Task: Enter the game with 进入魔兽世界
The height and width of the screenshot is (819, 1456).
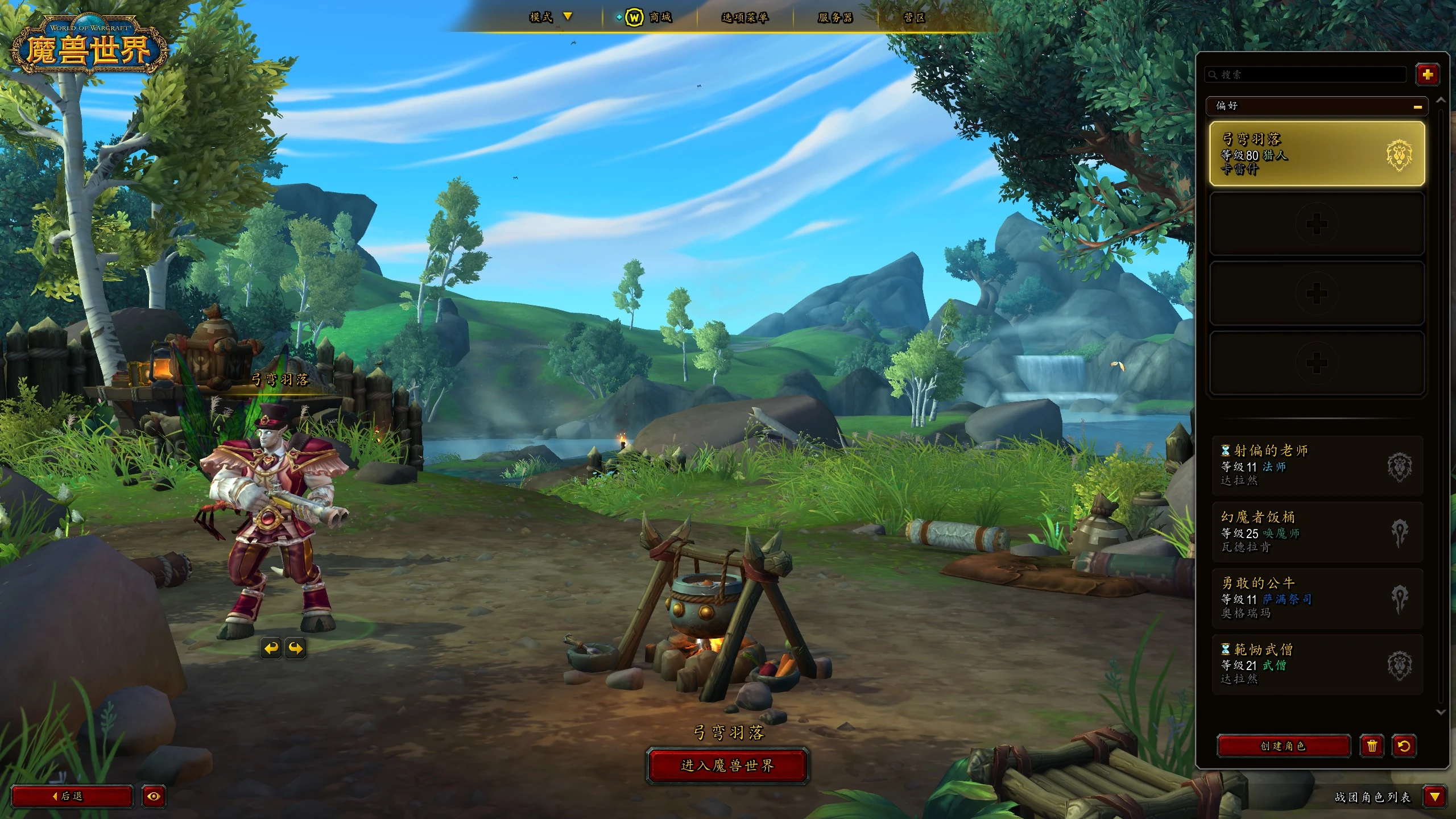Action: (727, 766)
